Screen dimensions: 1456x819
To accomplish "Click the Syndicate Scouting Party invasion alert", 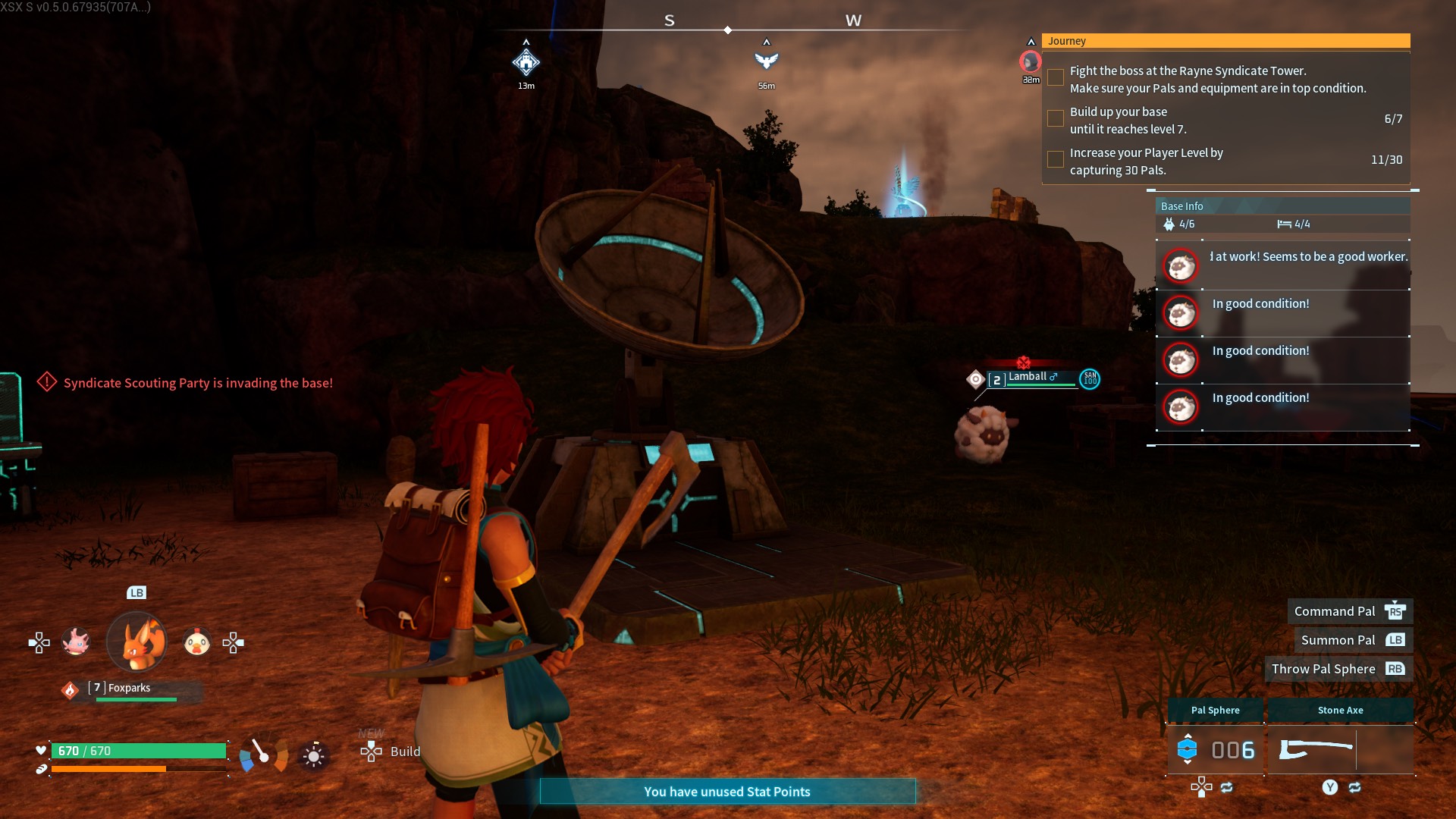I will (197, 383).
